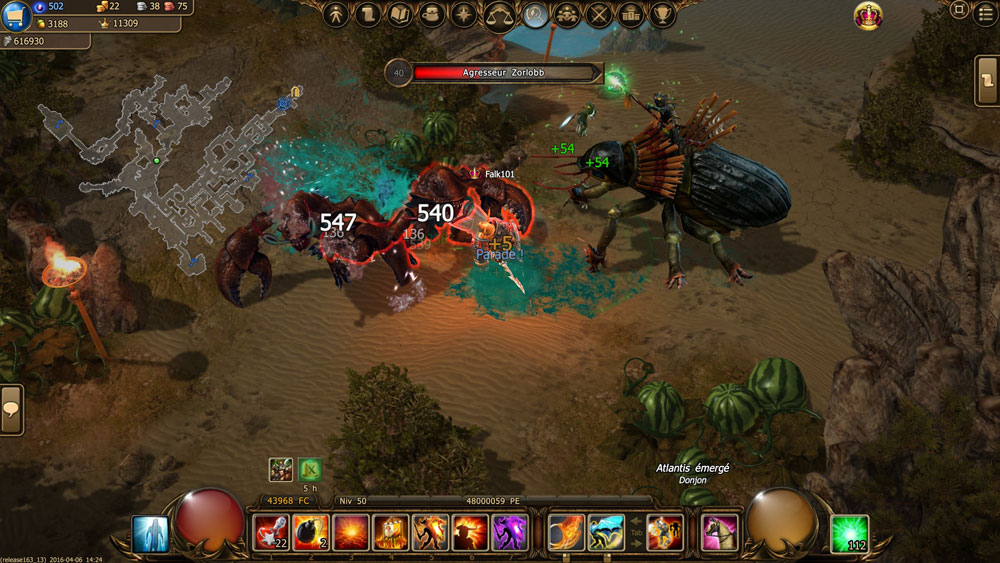1000x563 pixels.
Task: Open the open-book menu icon
Action: (400, 15)
